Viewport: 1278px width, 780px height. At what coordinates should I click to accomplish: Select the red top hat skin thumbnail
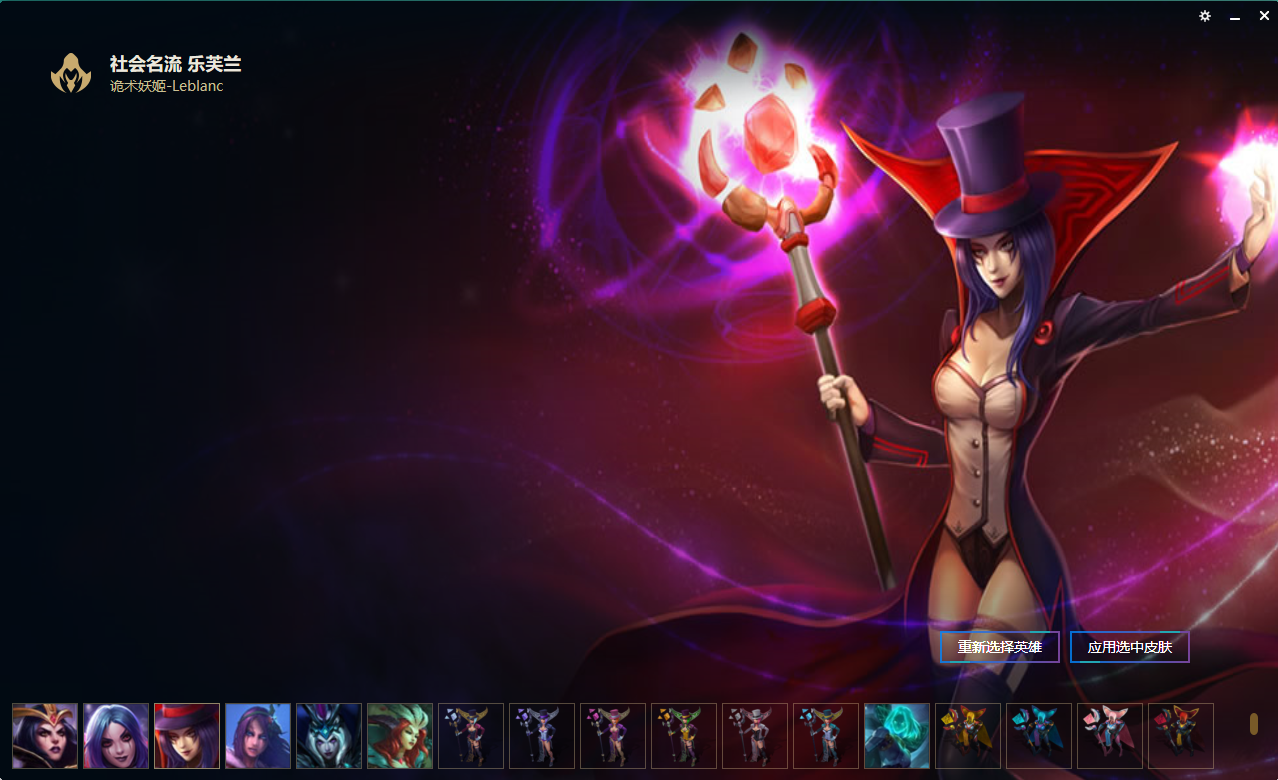click(187, 736)
